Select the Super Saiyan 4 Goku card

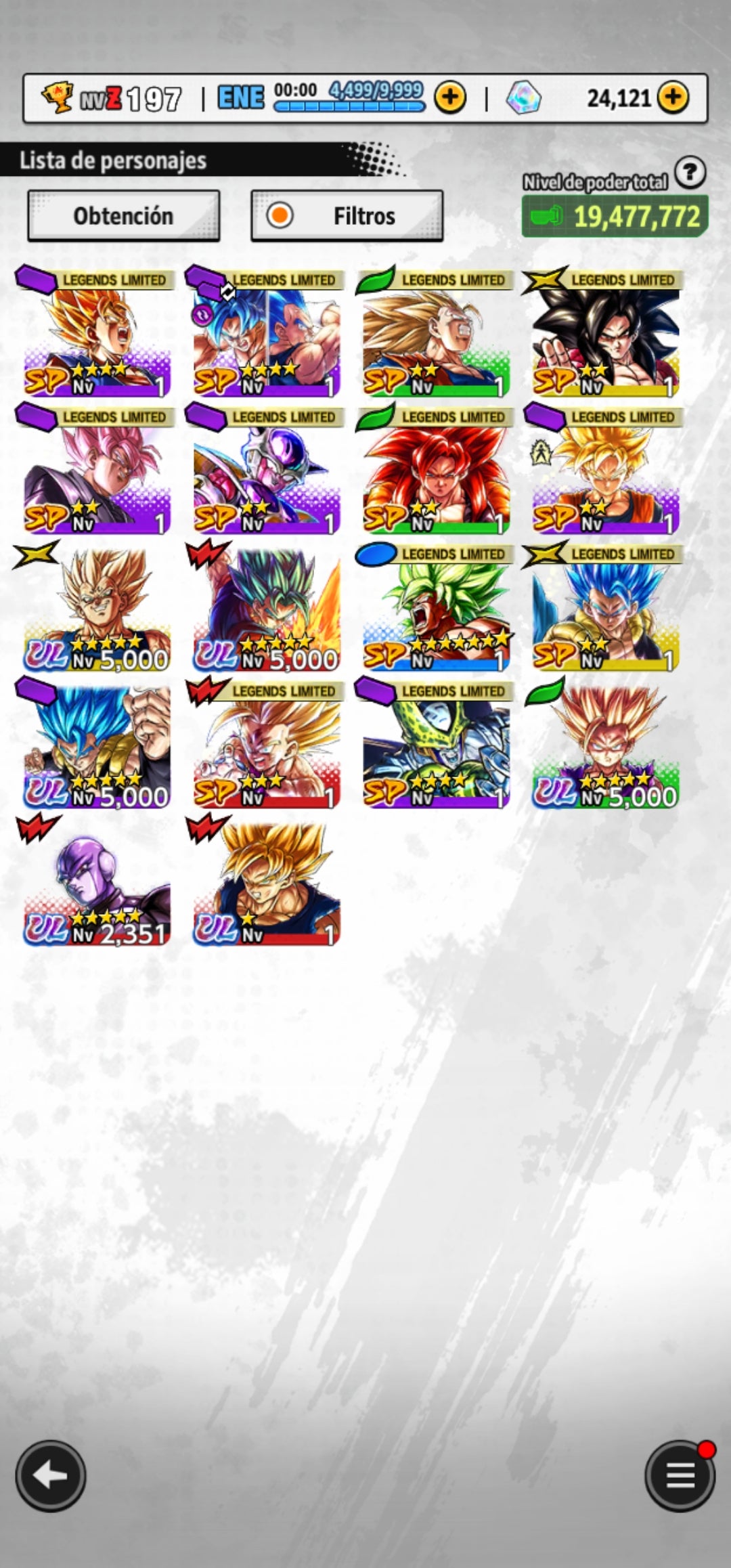tap(605, 335)
